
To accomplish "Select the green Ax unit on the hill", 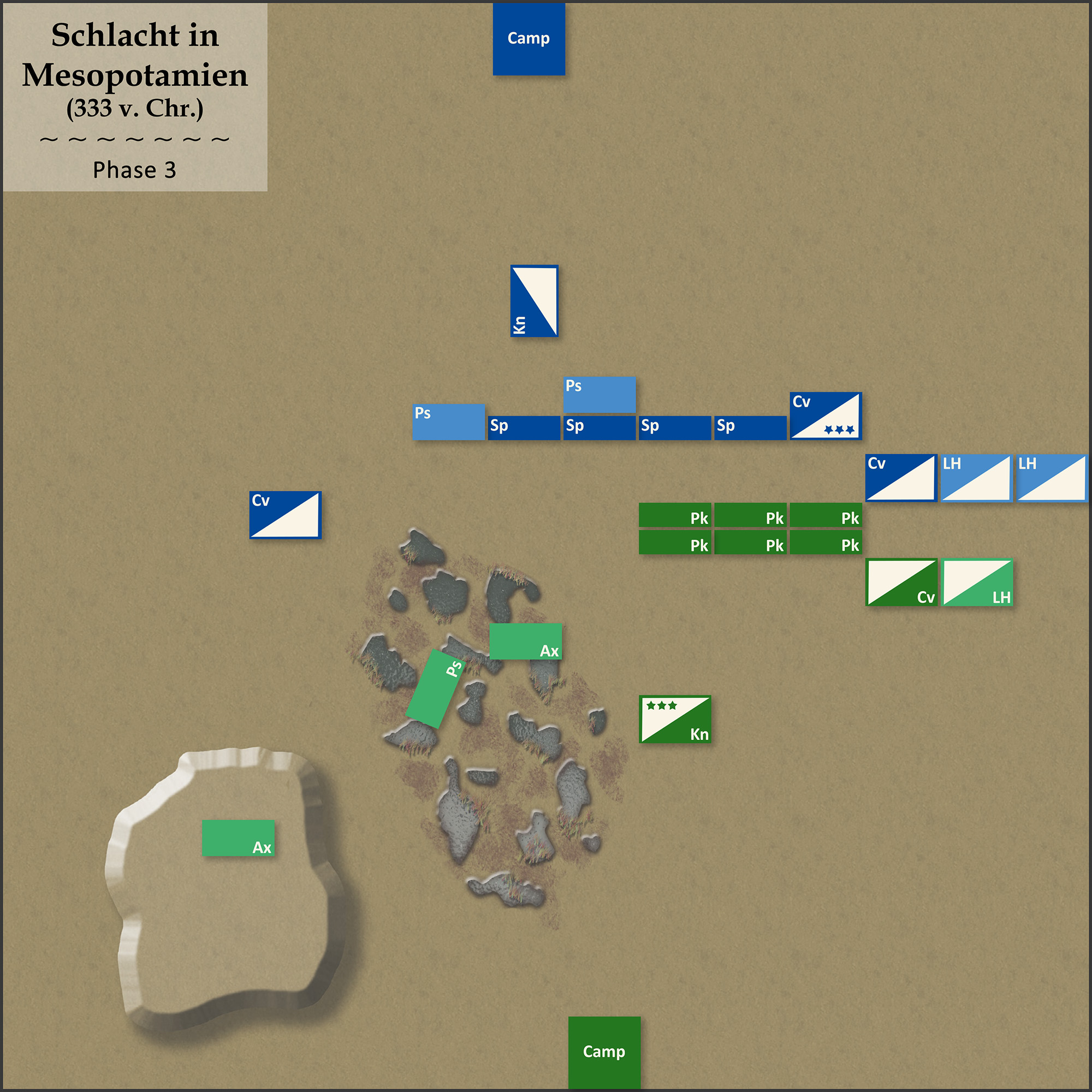I will click(x=238, y=838).
